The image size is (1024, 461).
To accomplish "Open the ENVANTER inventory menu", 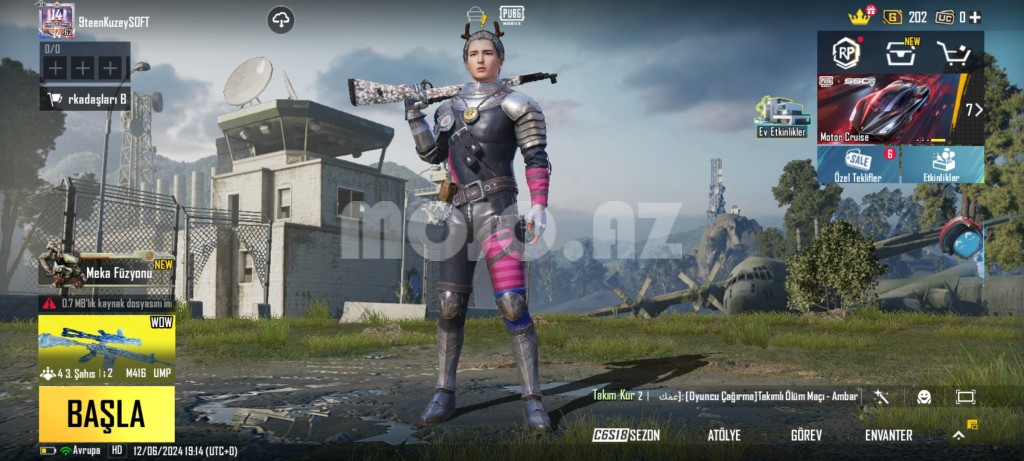I will [888, 435].
